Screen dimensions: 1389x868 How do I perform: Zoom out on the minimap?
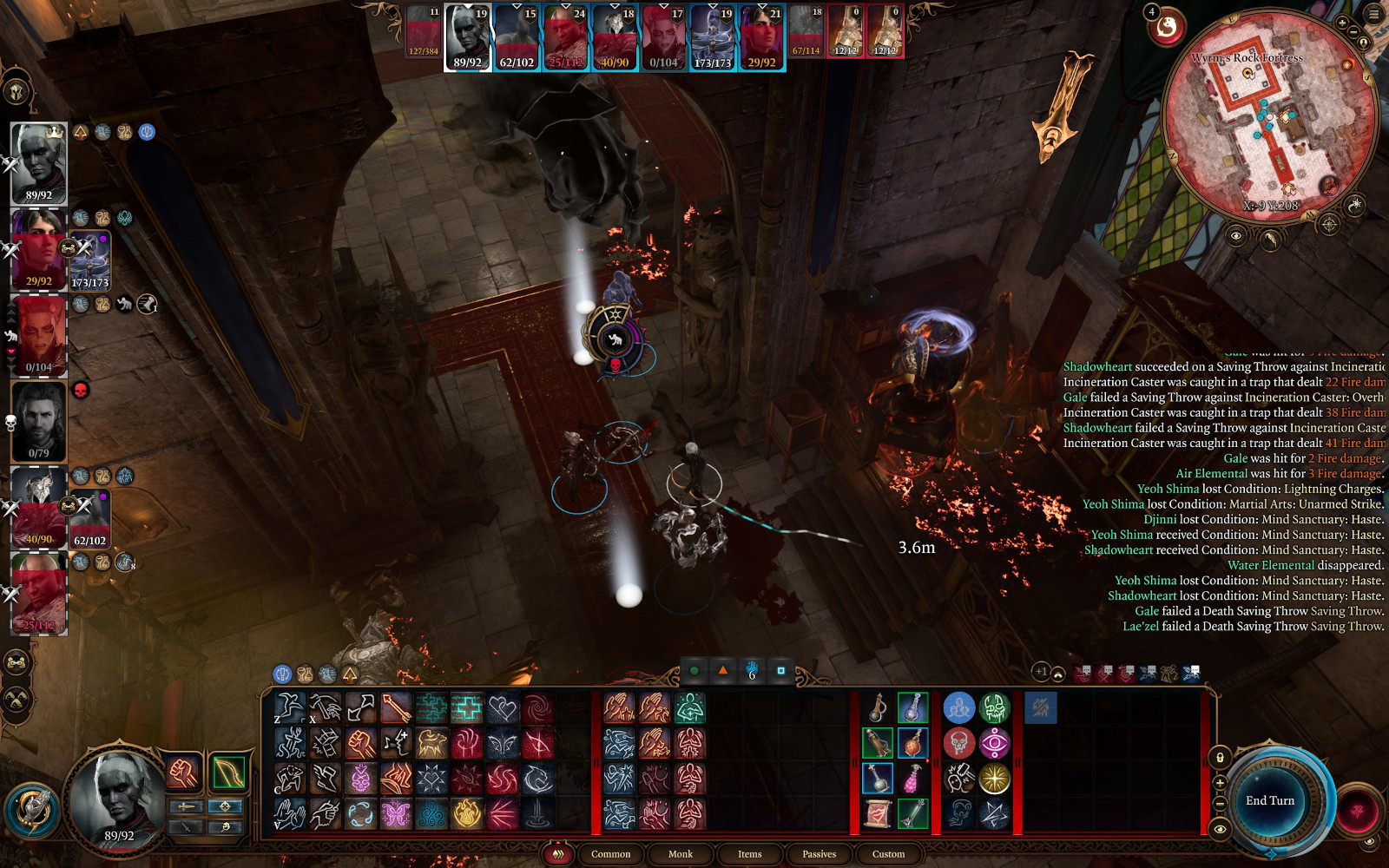coord(1353,33)
